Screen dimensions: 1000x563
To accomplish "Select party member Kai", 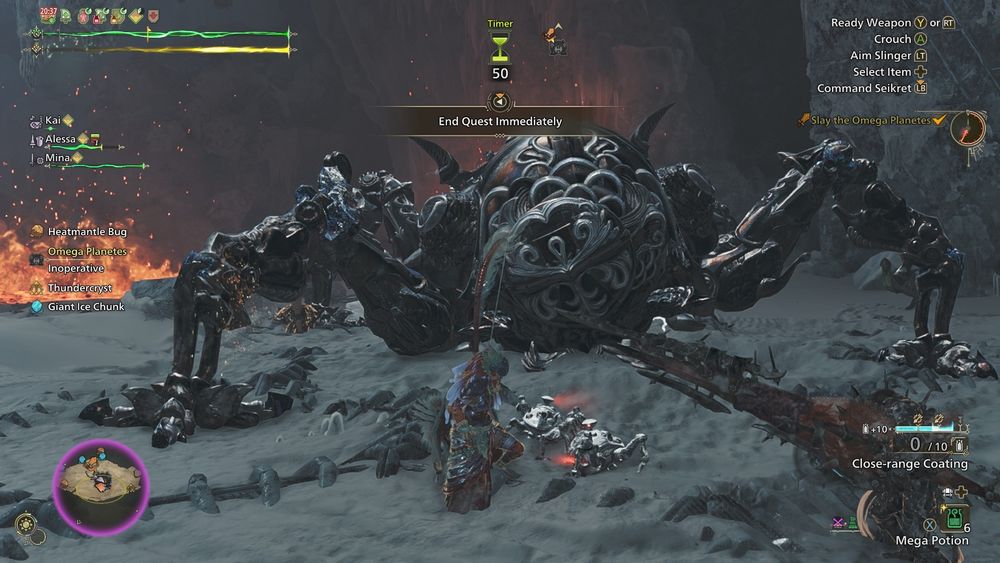I will [53, 120].
